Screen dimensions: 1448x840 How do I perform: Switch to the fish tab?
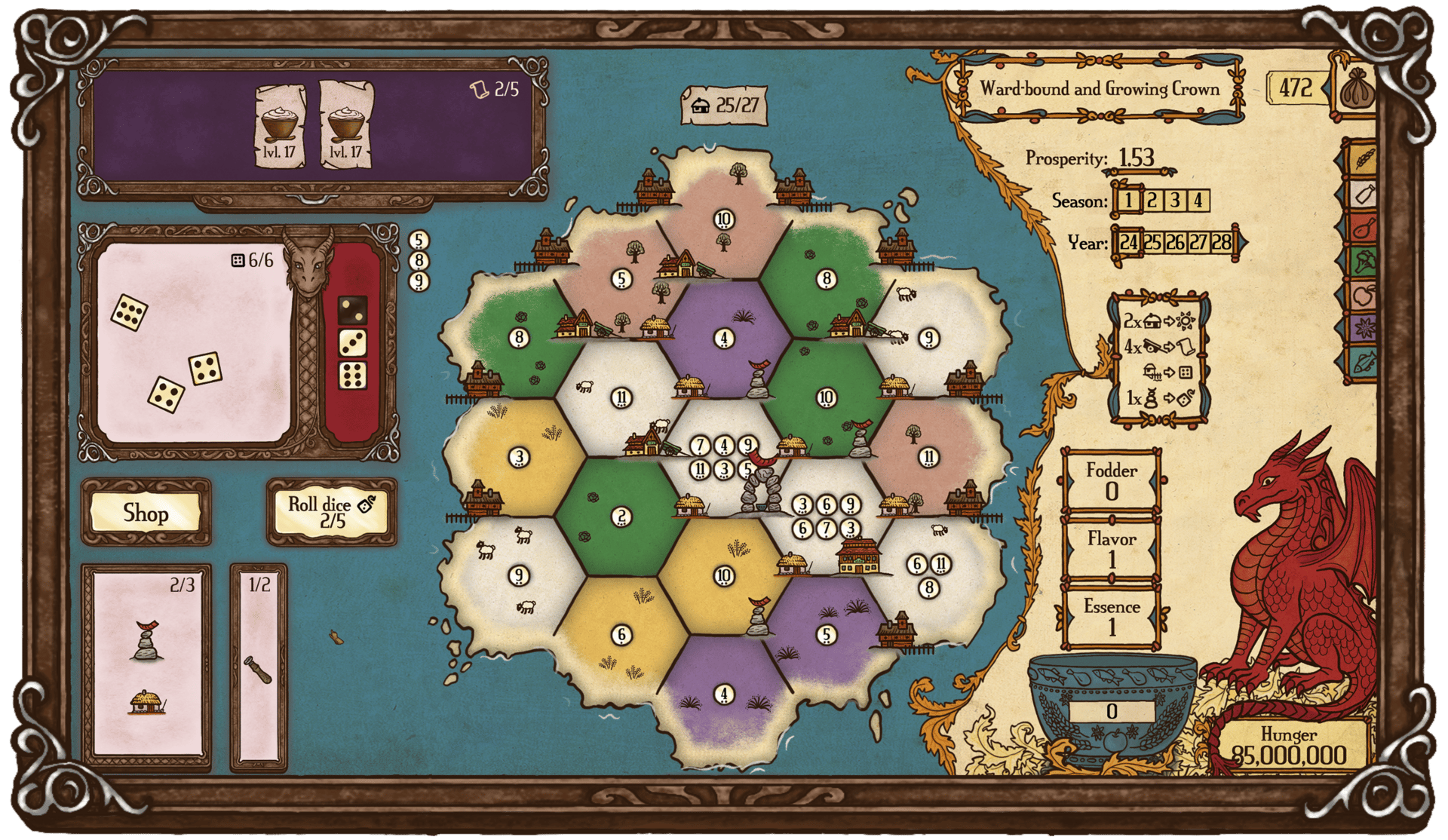click(x=1364, y=363)
